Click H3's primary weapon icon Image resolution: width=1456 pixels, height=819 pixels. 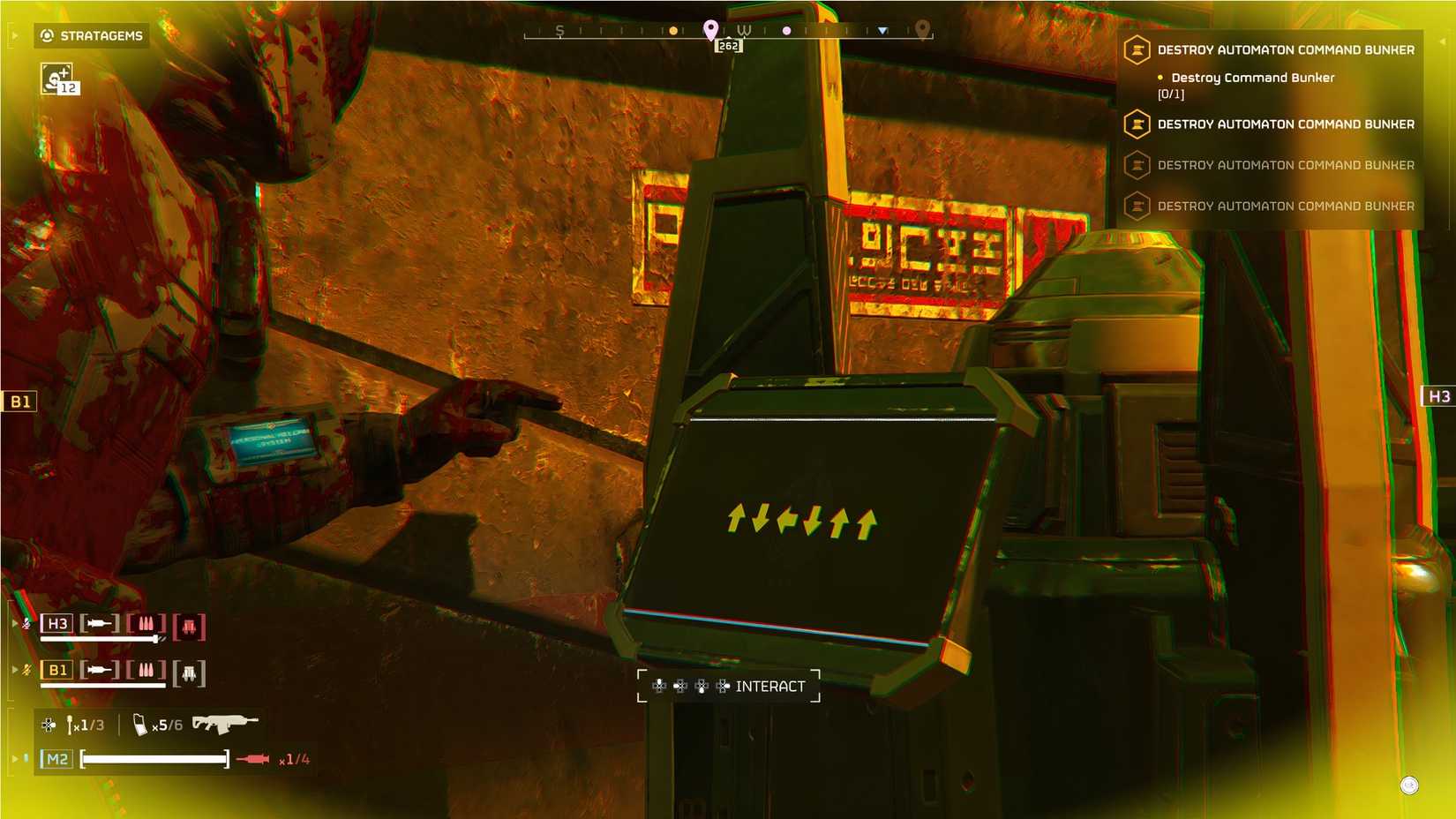99,624
